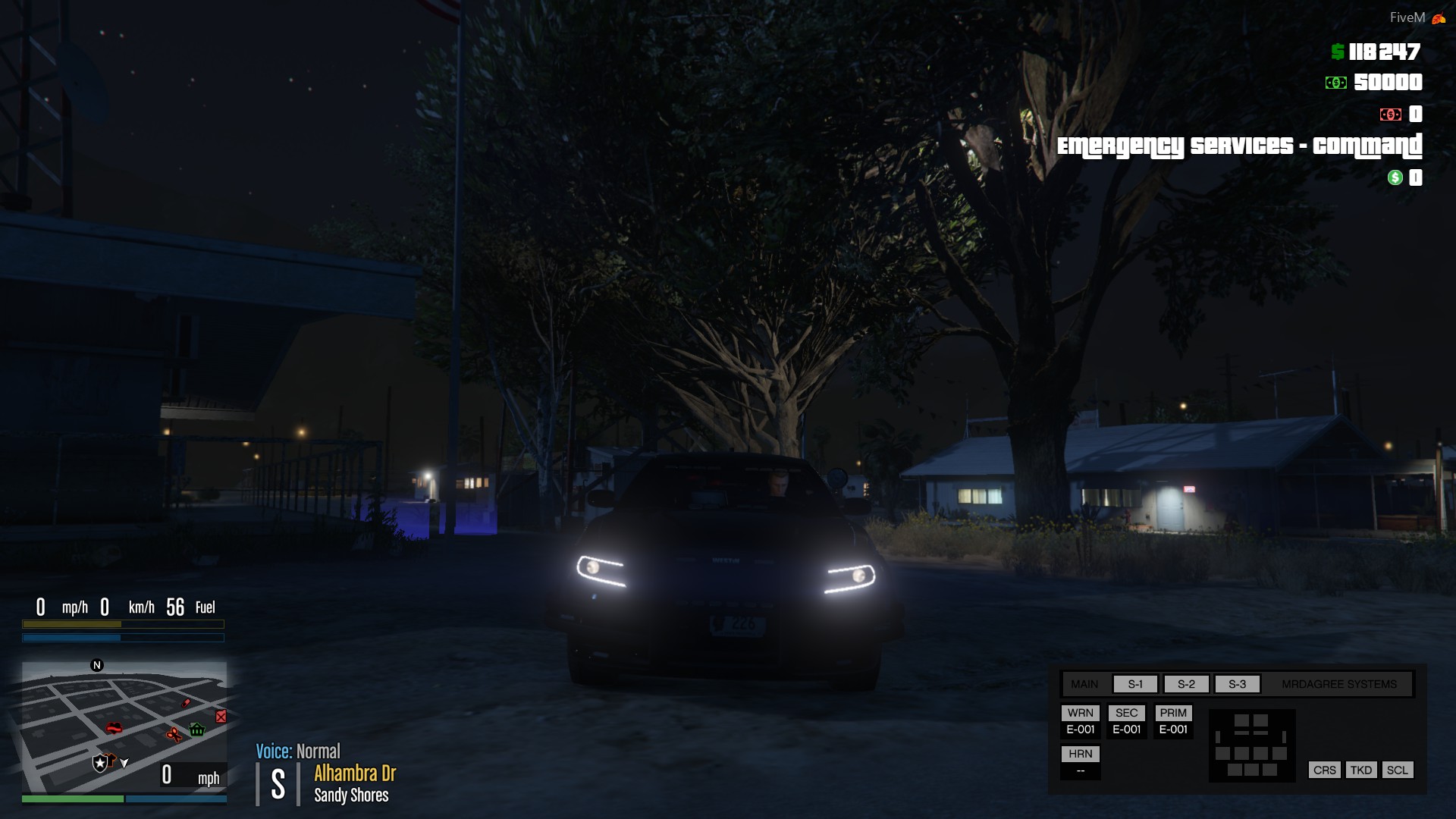
Task: Click the police station shield blip on the minimap
Action: pyautogui.click(x=100, y=763)
